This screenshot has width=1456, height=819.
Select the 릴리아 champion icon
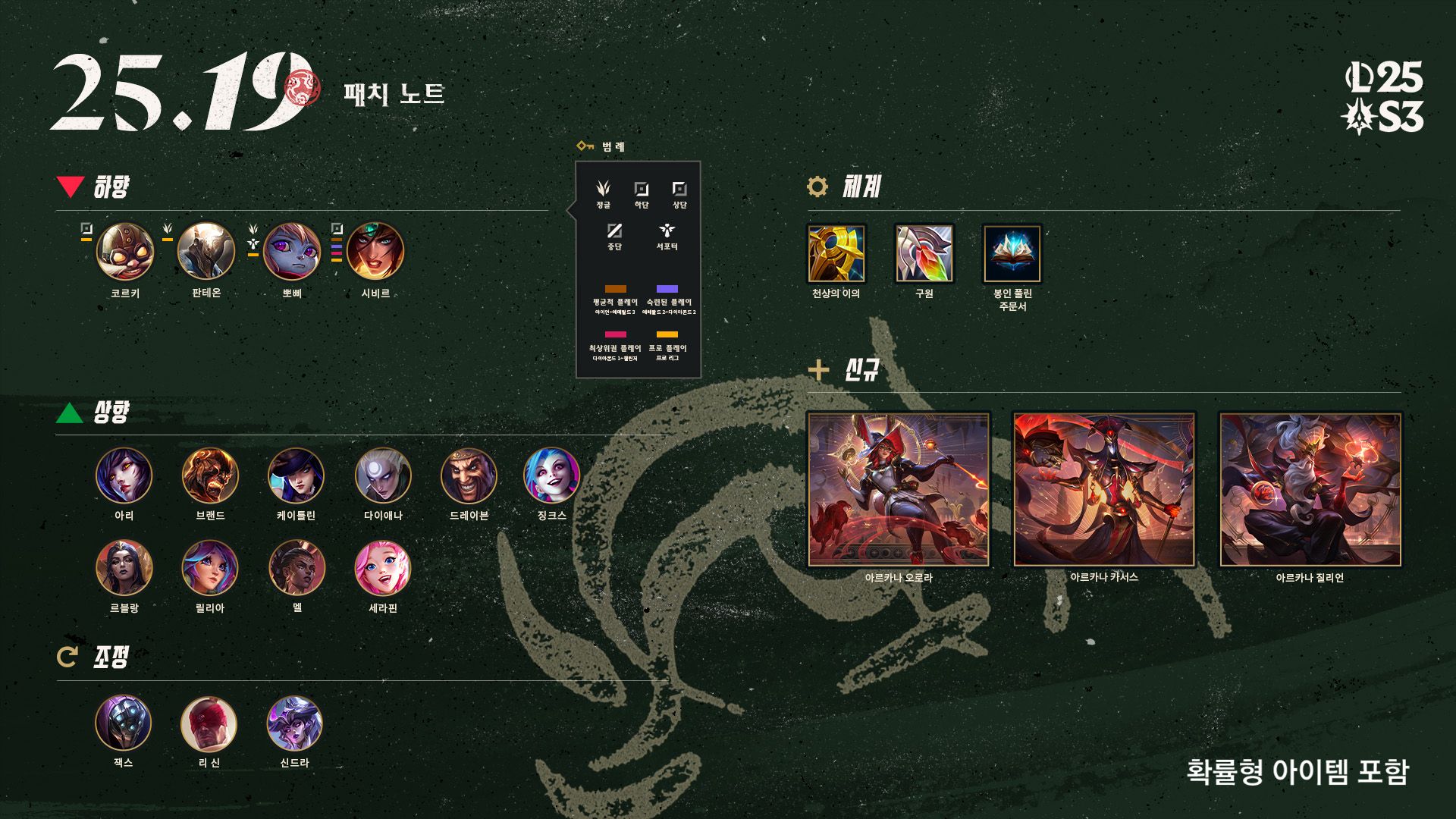(x=210, y=568)
